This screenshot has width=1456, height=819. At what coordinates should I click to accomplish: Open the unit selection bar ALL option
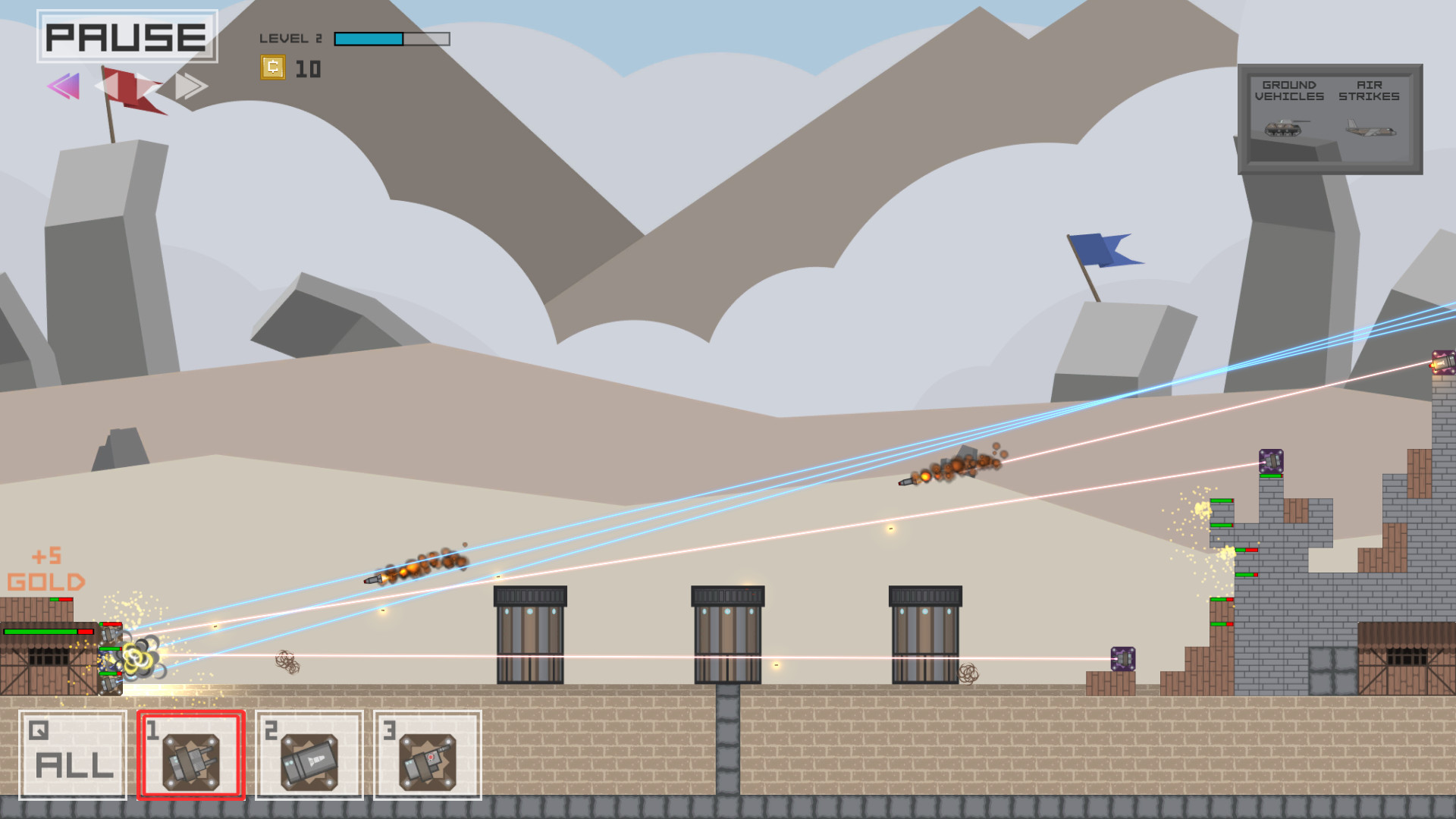(x=73, y=755)
